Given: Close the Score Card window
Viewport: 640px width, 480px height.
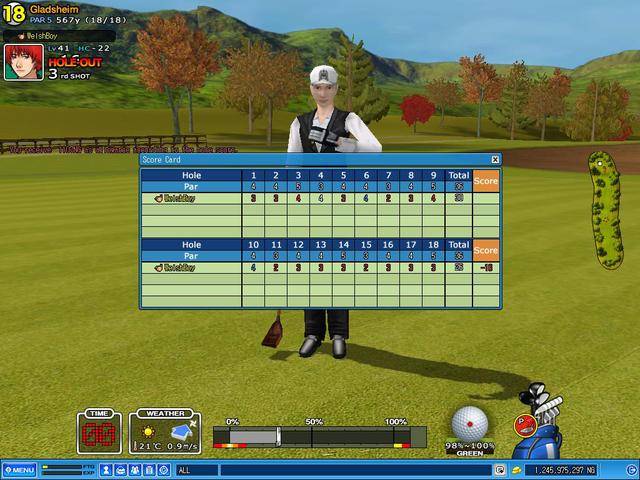Looking at the screenshot, I should 495,159.
